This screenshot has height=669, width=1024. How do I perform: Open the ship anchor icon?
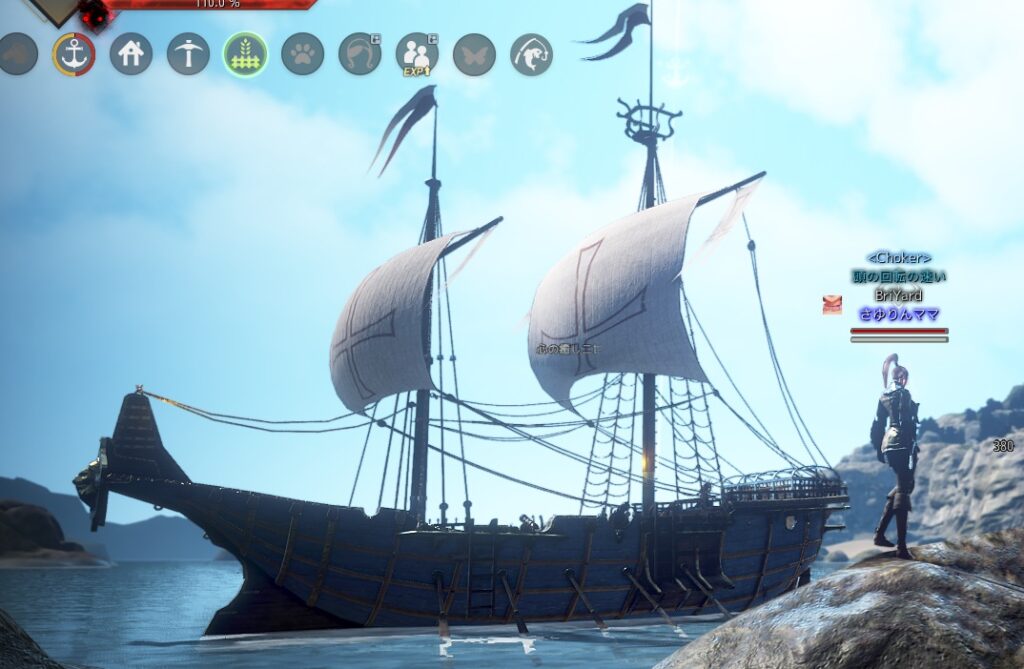[x=74, y=54]
